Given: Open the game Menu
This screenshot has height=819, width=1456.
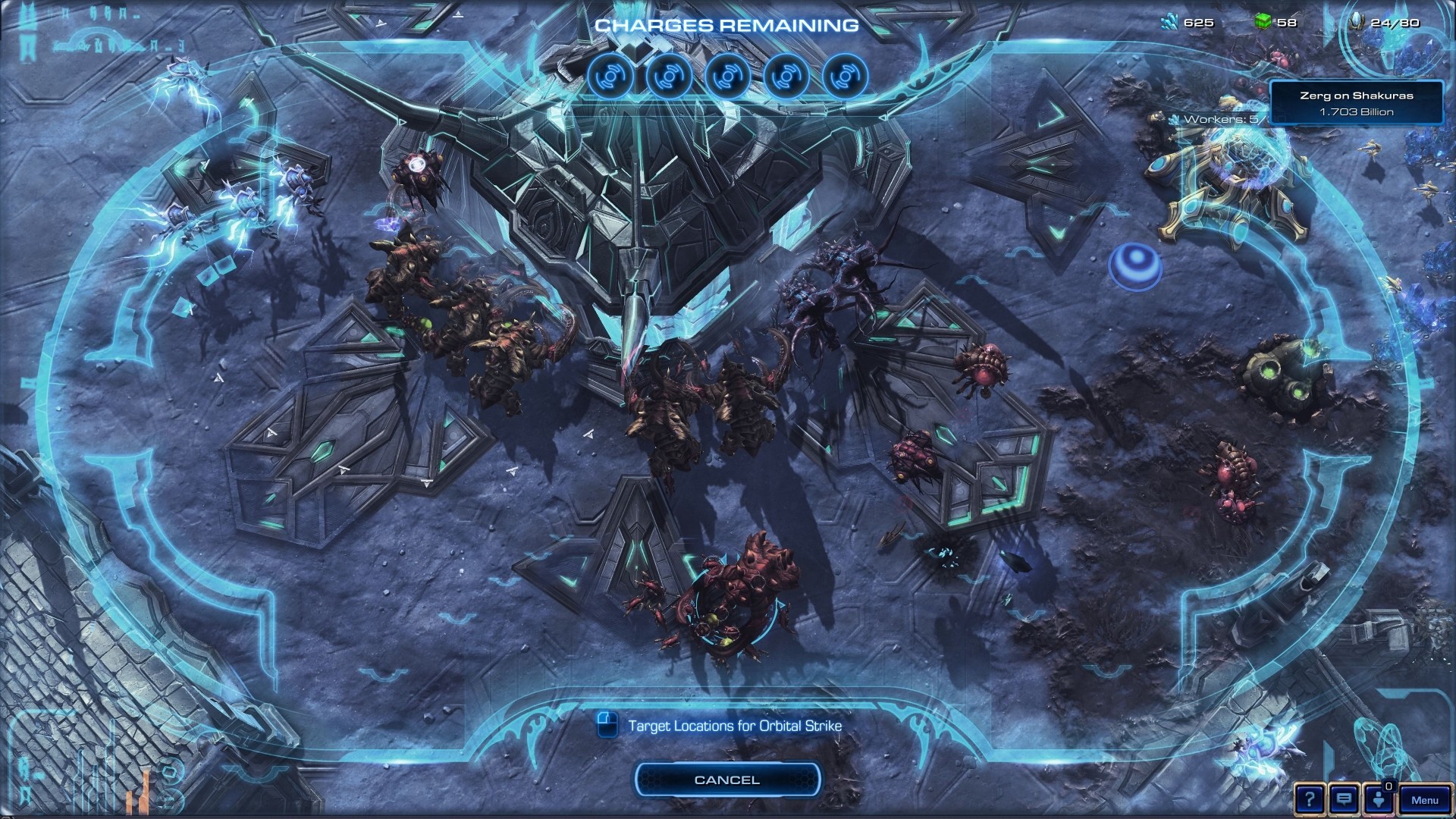Looking at the screenshot, I should pyautogui.click(x=1424, y=800).
